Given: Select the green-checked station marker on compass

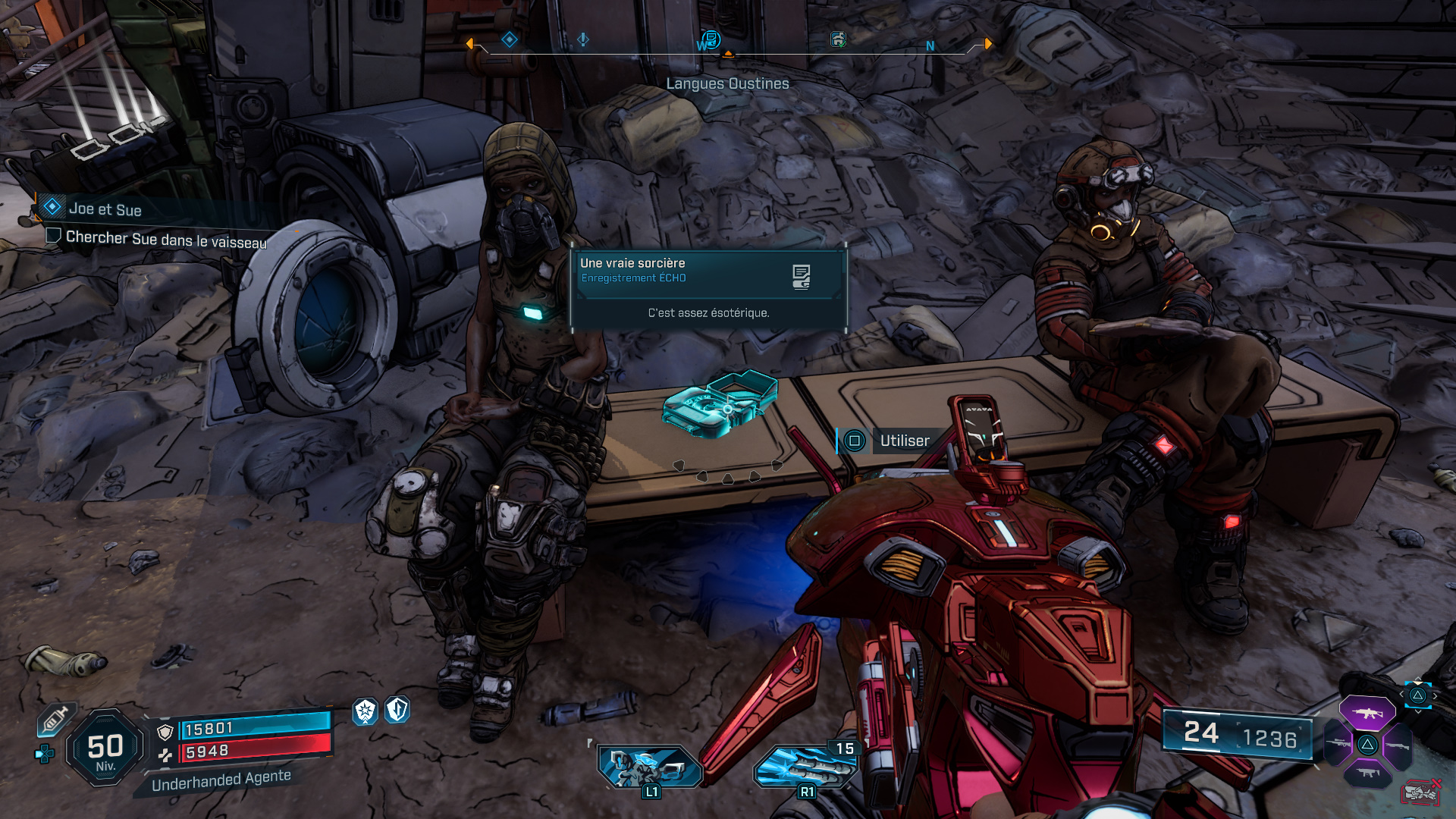Looking at the screenshot, I should click(x=838, y=39).
